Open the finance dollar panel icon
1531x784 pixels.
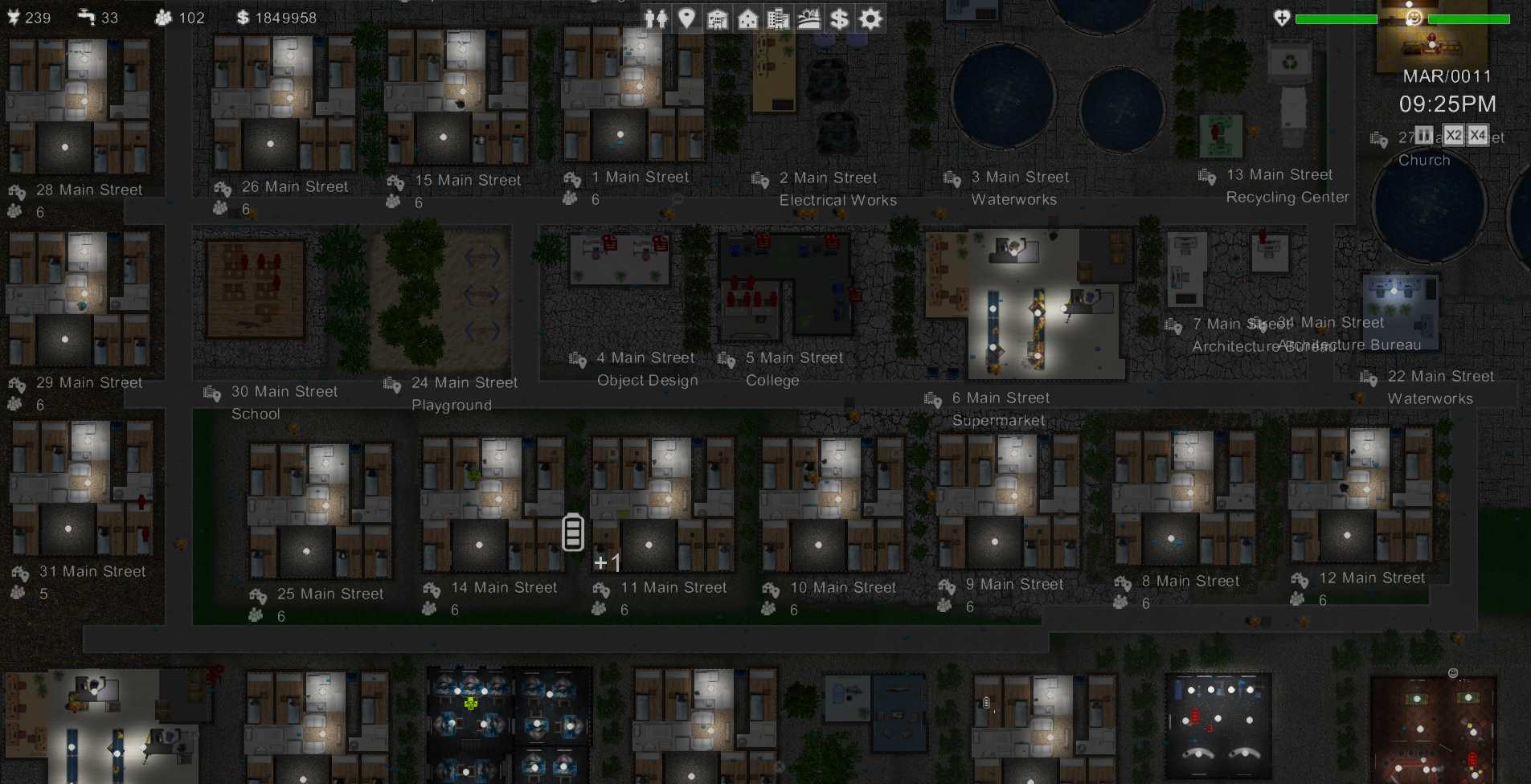pos(840,18)
